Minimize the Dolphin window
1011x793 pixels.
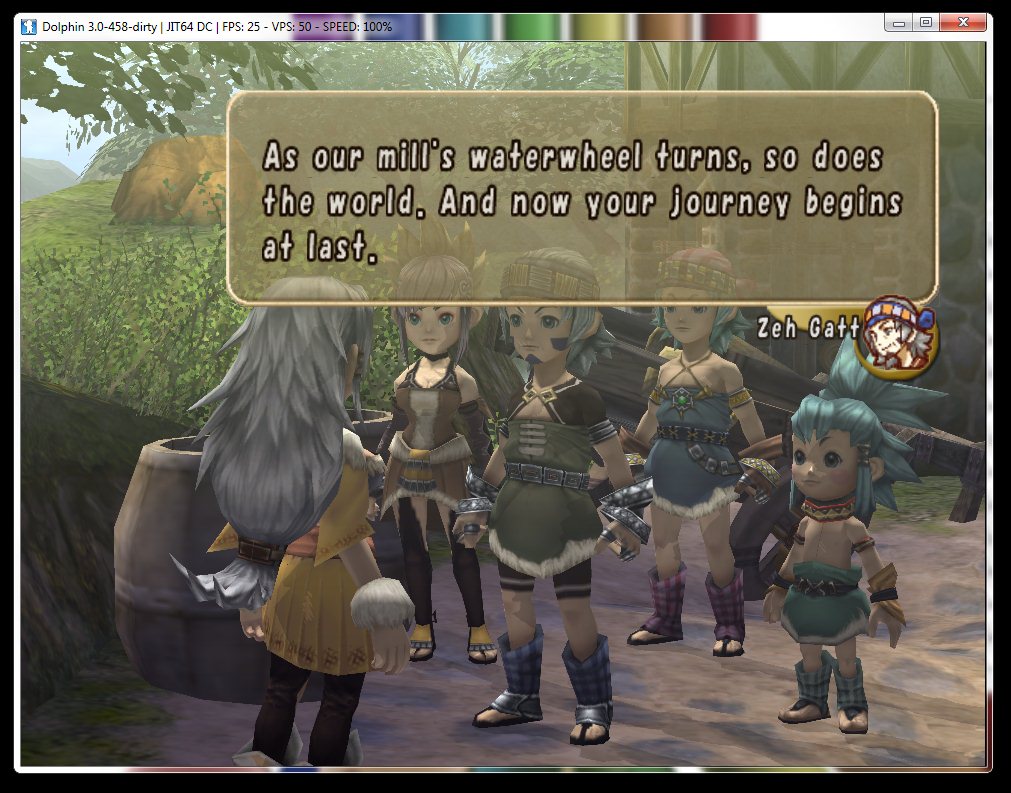coord(897,22)
